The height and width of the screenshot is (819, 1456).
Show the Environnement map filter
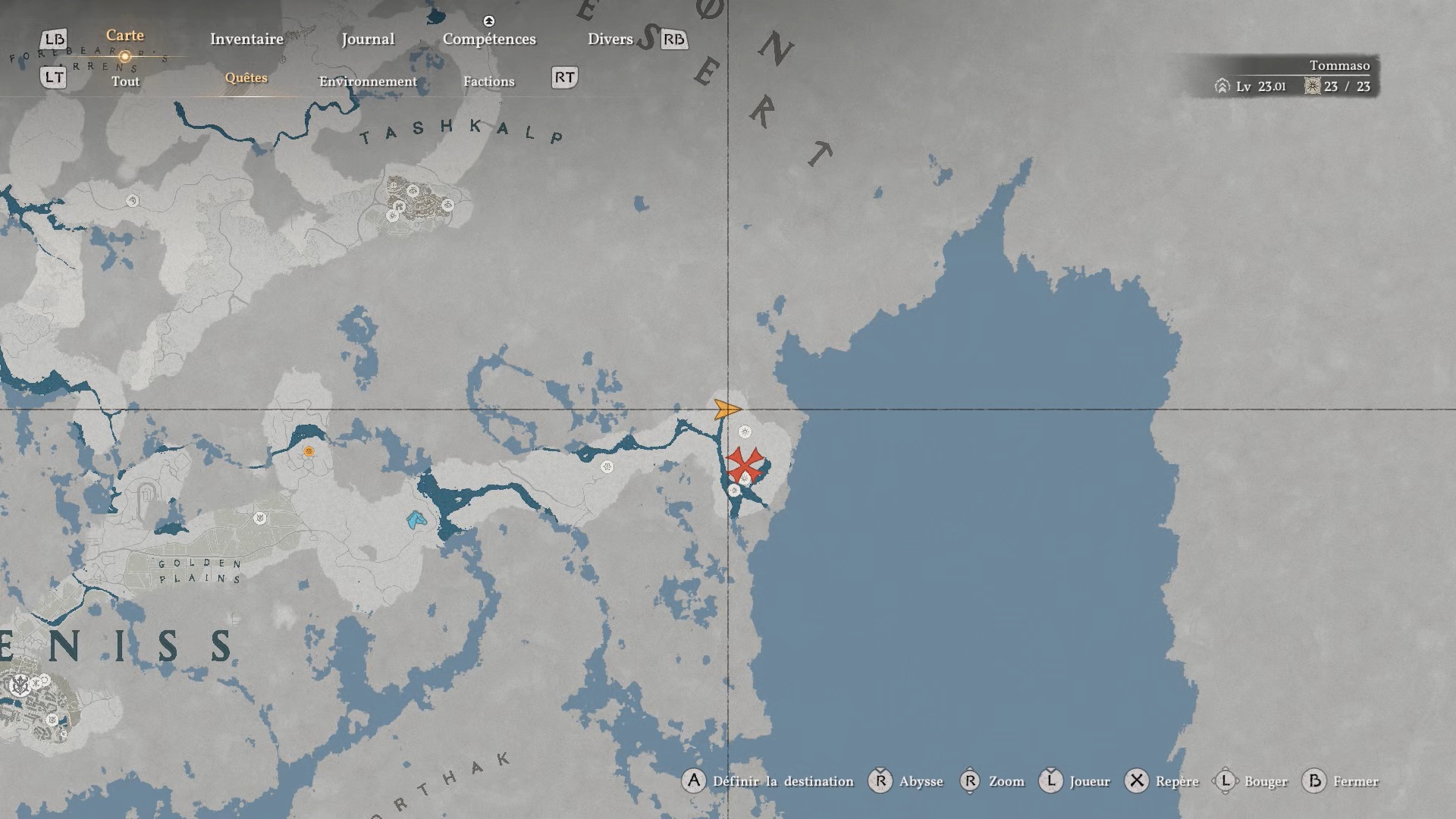tap(368, 81)
